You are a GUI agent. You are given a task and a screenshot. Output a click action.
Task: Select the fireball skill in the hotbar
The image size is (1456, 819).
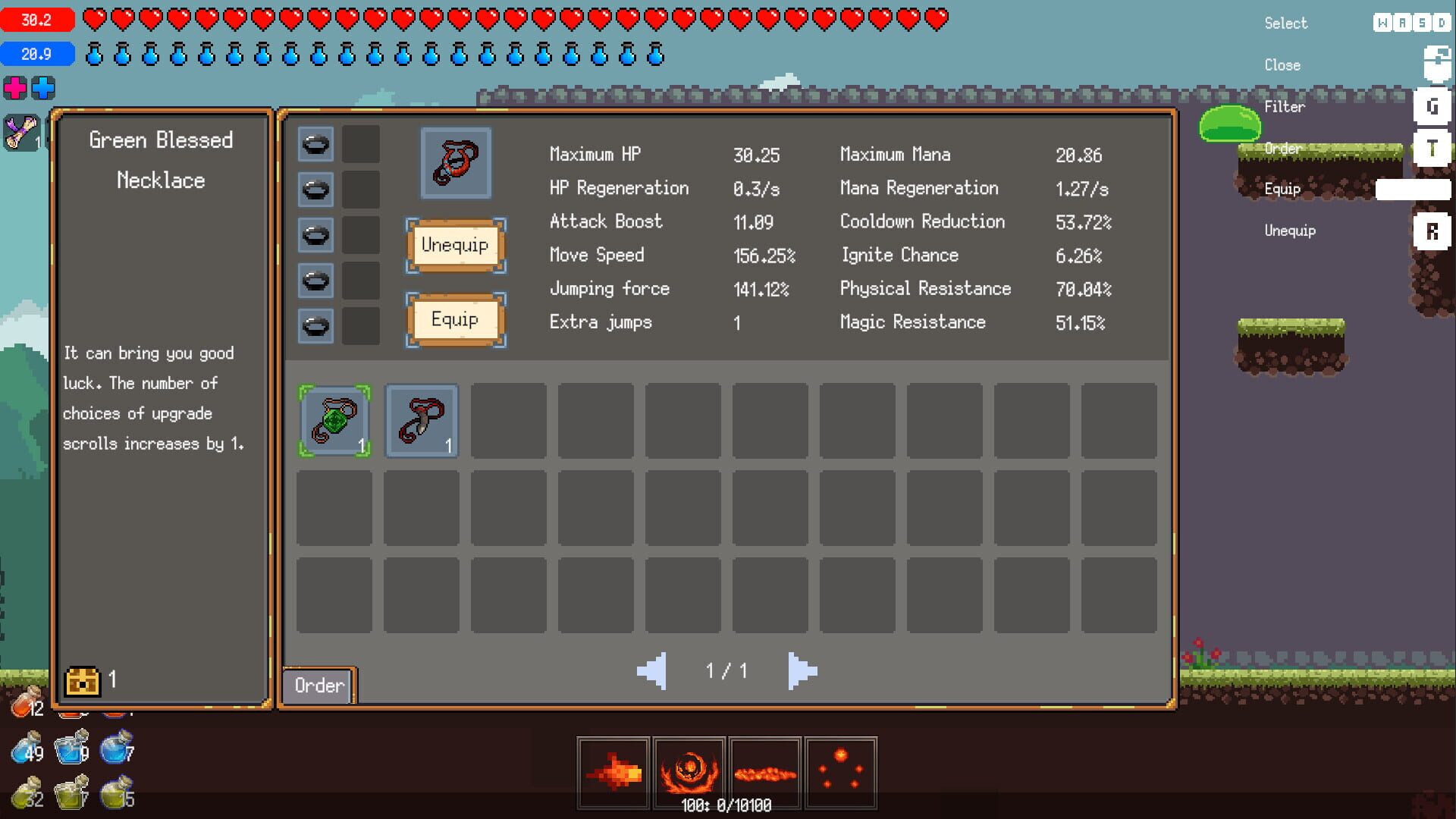tap(611, 771)
